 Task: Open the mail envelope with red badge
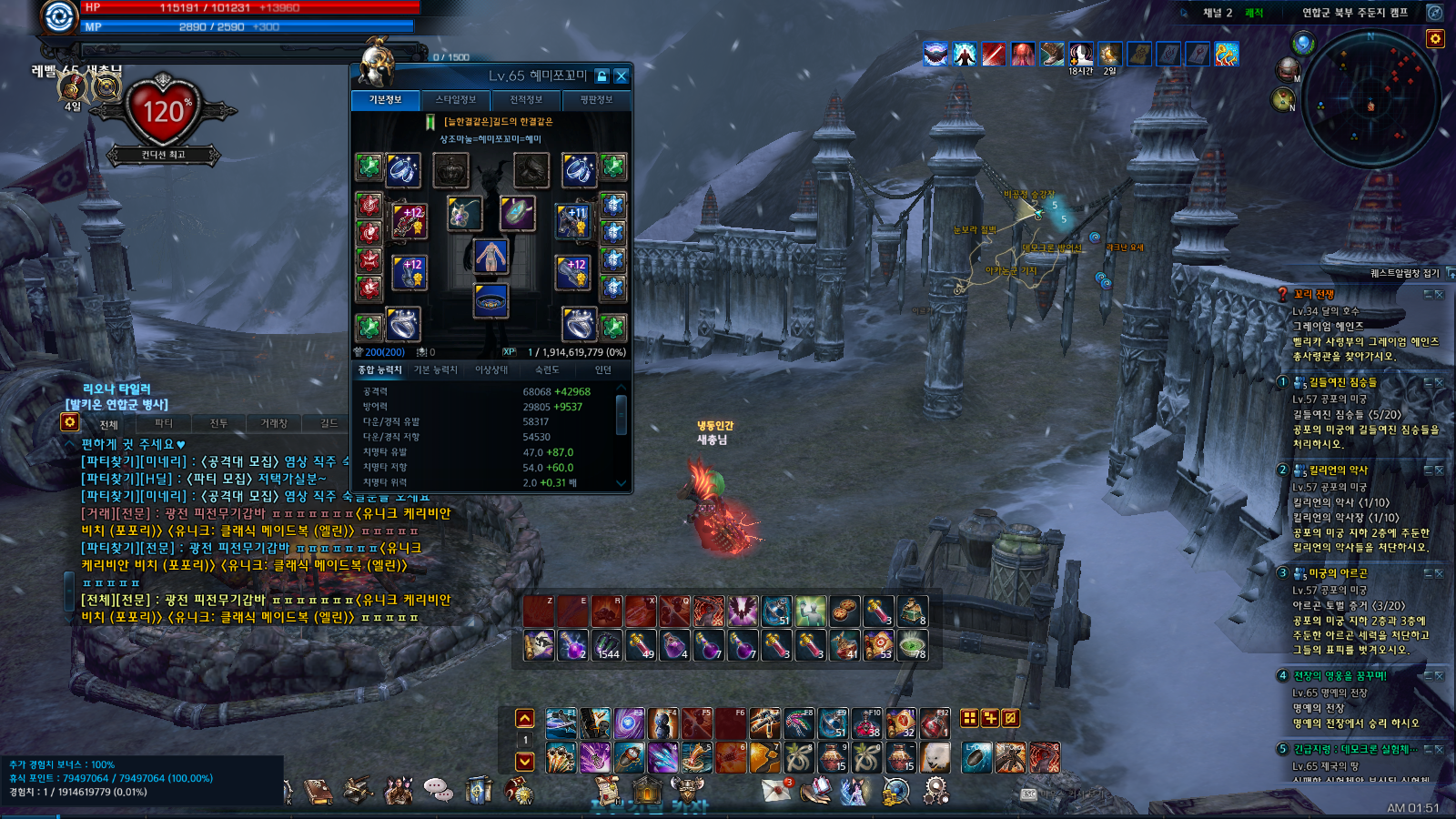pyautogui.click(x=776, y=791)
